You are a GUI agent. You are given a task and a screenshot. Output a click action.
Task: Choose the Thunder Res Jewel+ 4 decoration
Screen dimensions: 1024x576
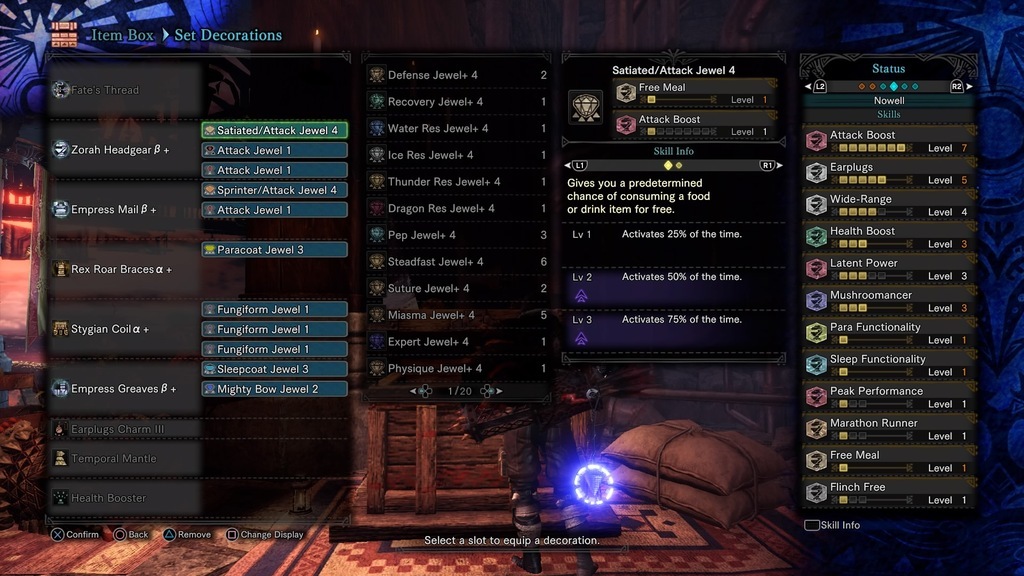click(457, 182)
